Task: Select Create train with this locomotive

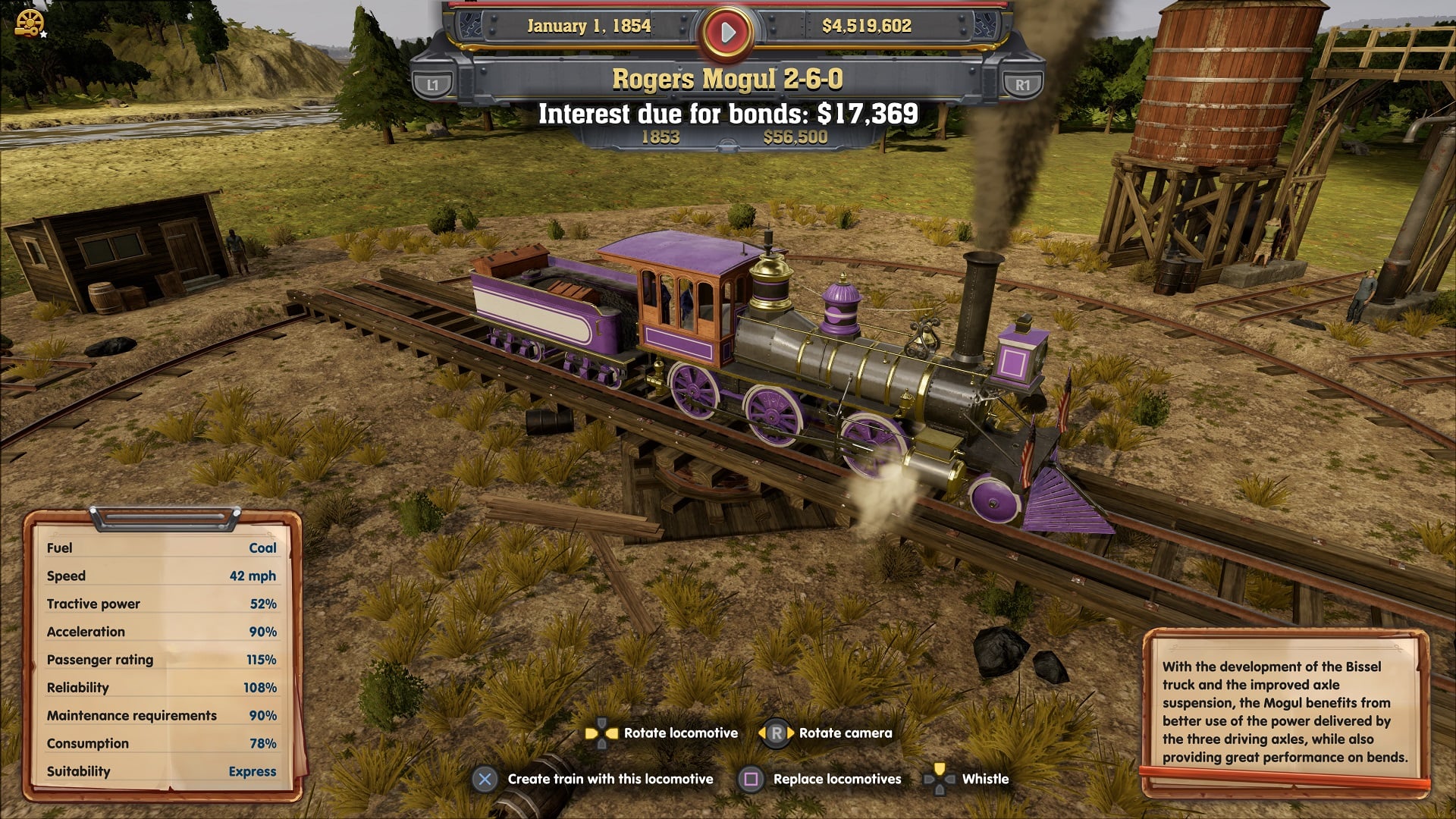Action: [610, 779]
